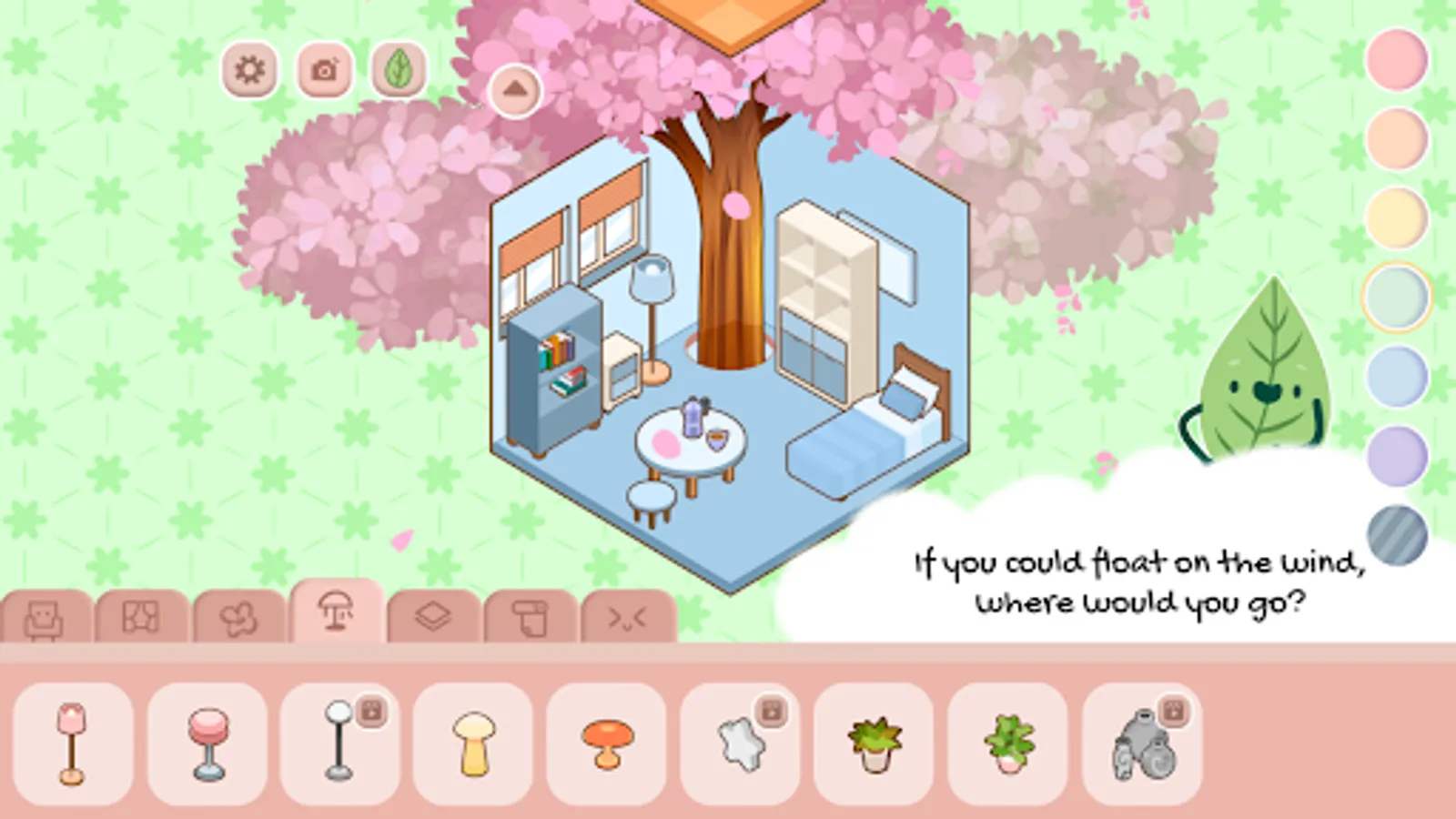
Task: Open the wall-and-window decor category icon
Action: click(138, 614)
